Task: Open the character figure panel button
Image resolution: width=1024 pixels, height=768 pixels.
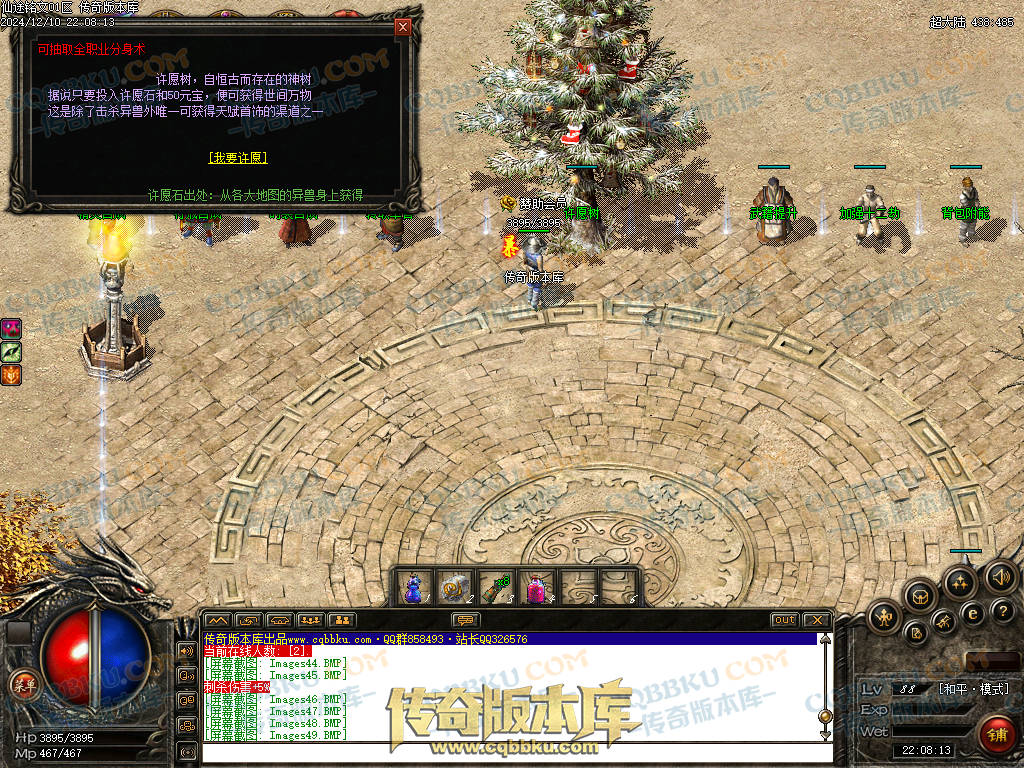Action: [885, 618]
